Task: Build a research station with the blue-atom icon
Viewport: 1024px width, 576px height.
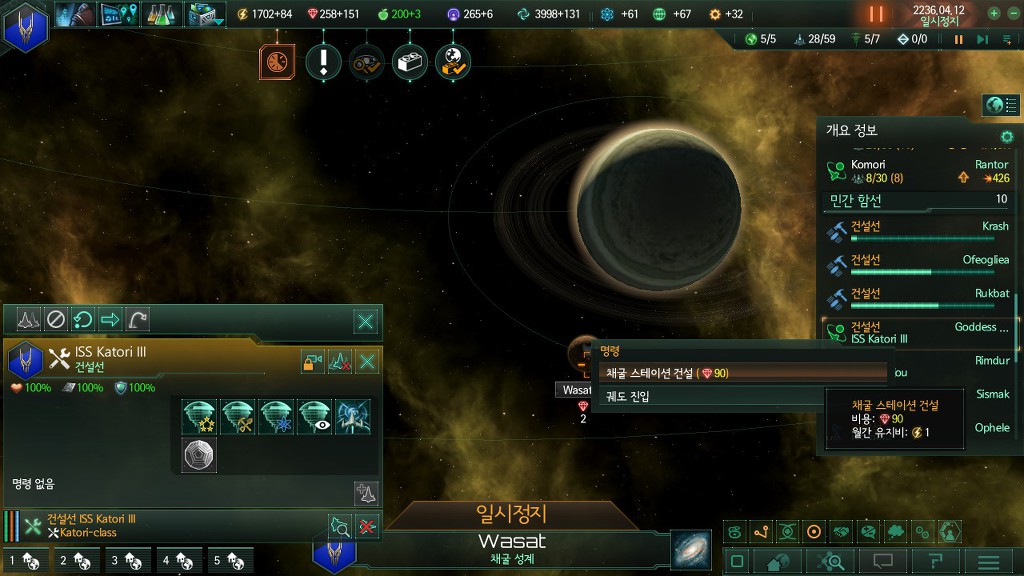Action: point(276,417)
